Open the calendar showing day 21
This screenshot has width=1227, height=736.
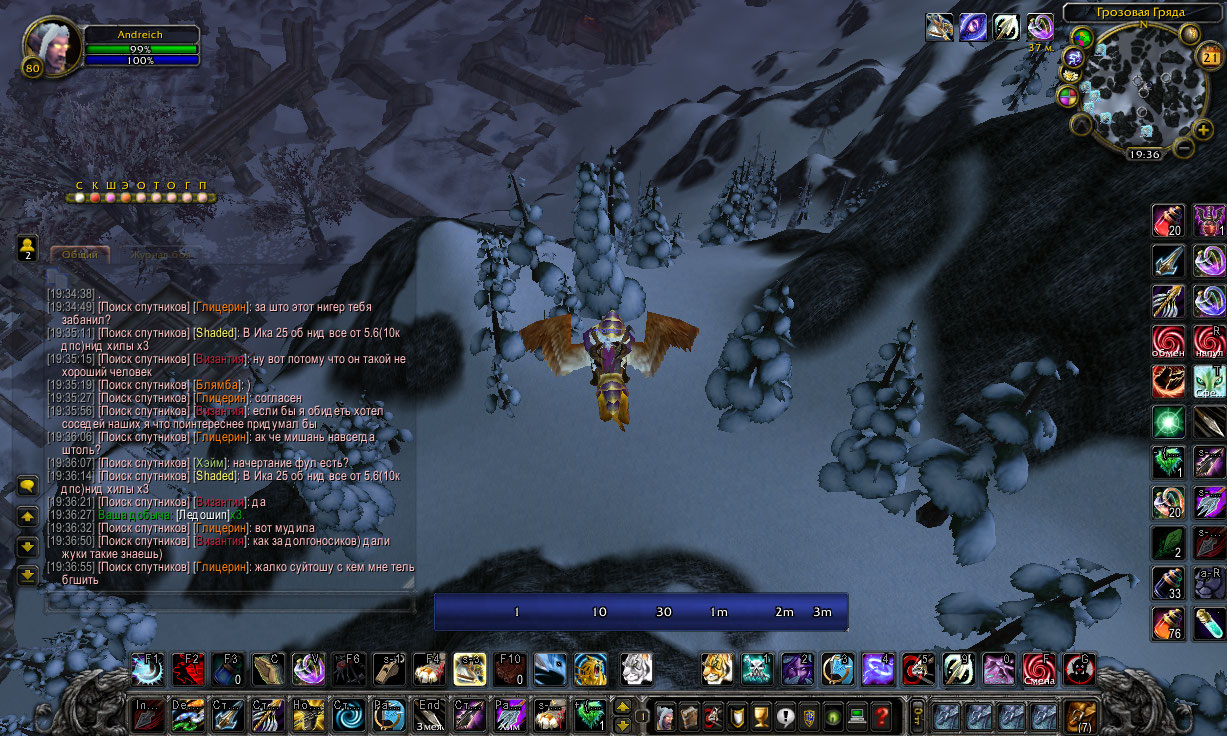coord(1210,58)
